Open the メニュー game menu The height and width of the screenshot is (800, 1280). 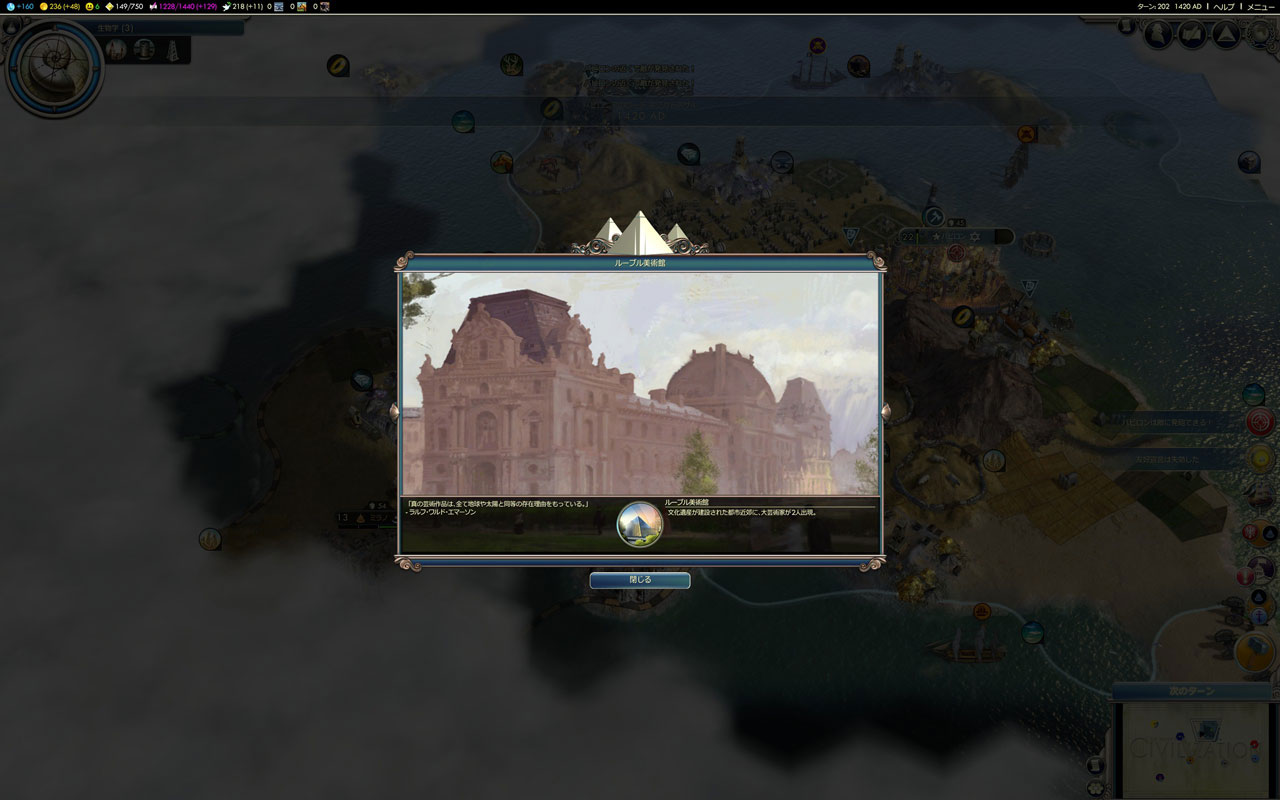pos(1260,6)
